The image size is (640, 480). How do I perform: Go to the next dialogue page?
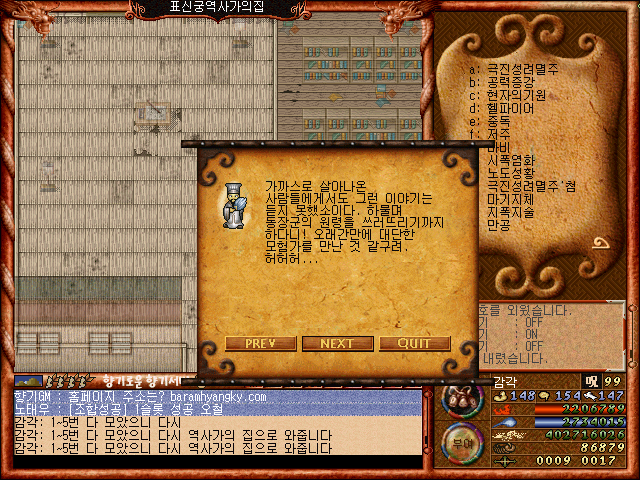coord(336,343)
